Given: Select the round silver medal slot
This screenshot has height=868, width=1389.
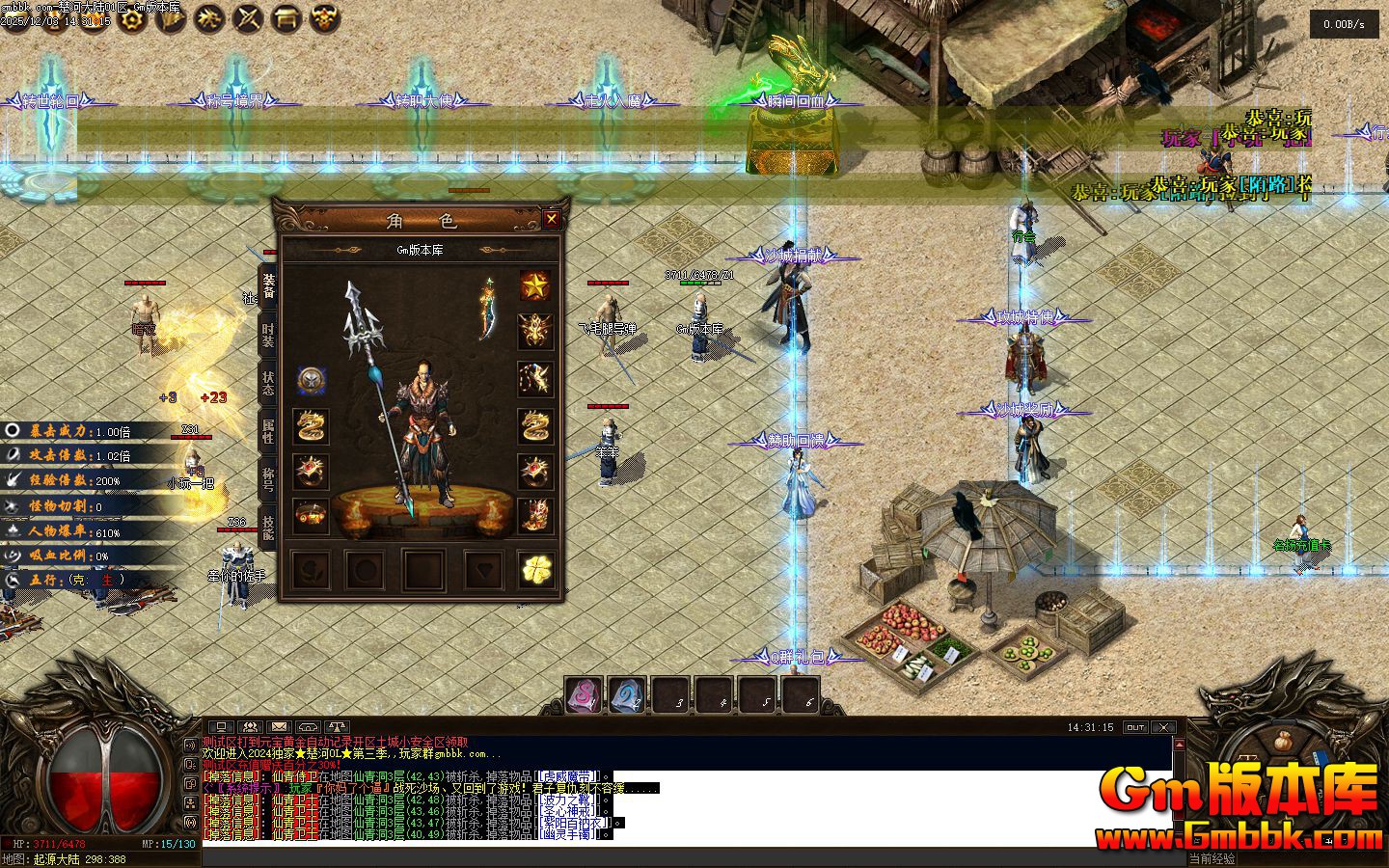Looking at the screenshot, I should 311,379.
